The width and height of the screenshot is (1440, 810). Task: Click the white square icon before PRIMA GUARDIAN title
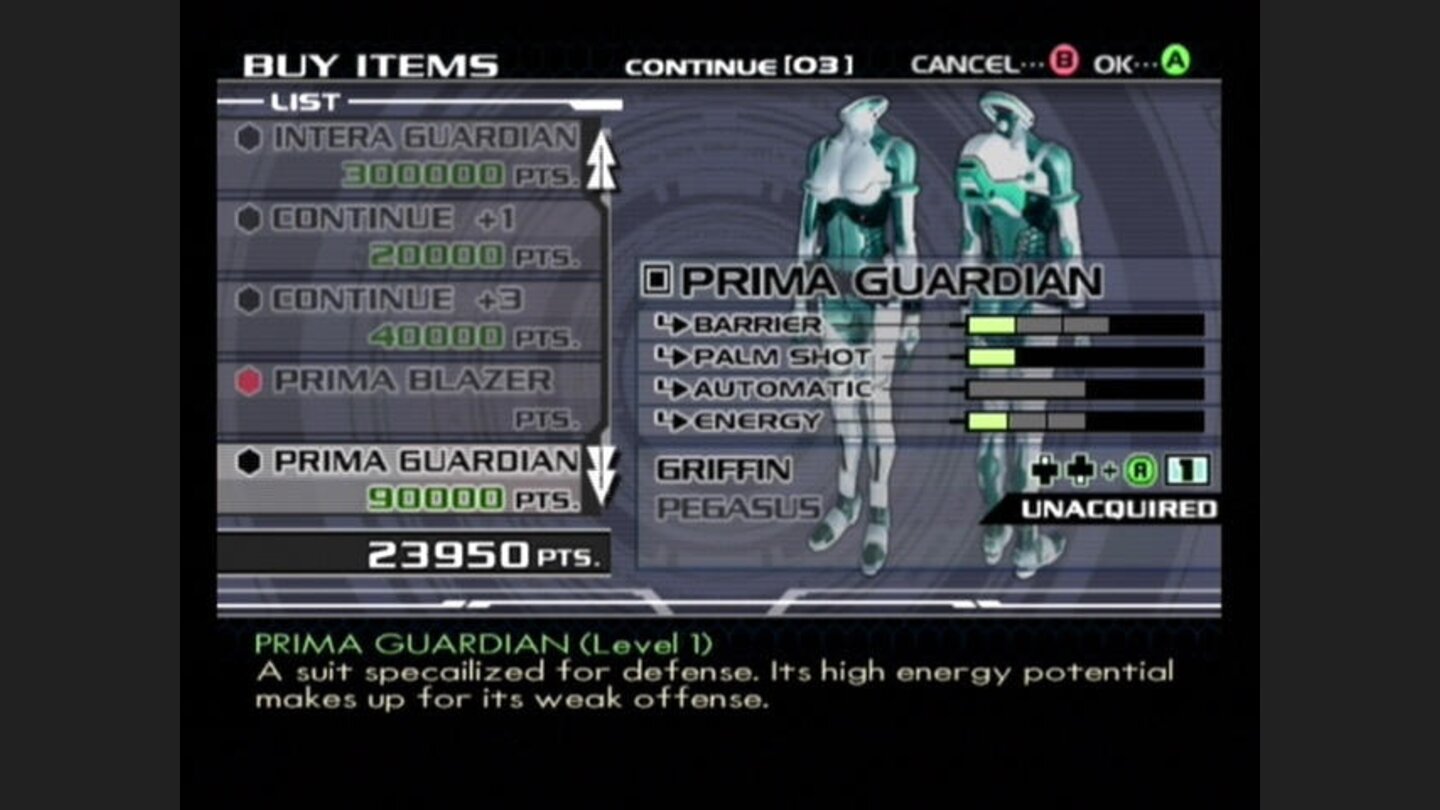click(x=656, y=280)
